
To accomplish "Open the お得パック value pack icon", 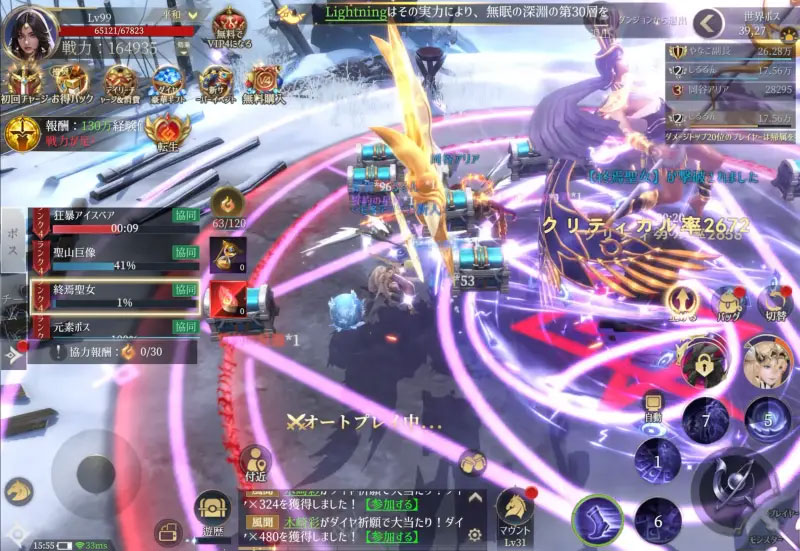I will click(x=71, y=84).
